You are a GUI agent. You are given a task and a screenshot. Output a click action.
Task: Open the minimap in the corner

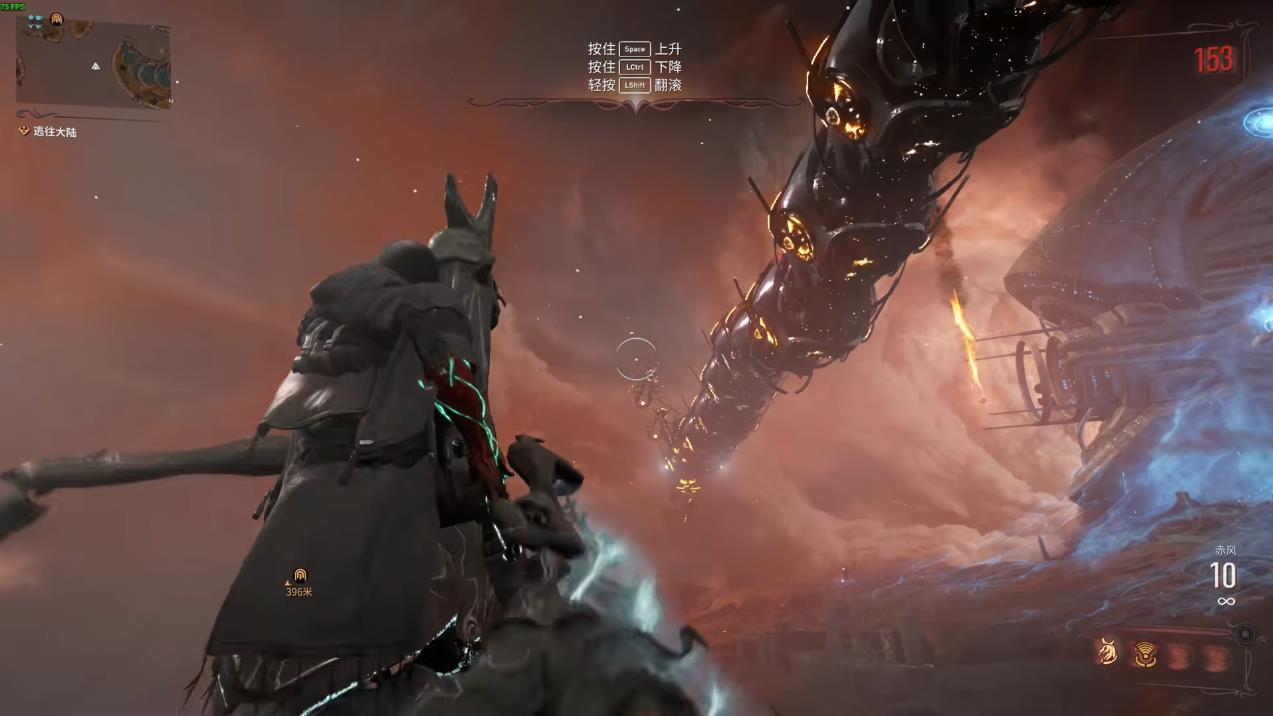point(94,63)
